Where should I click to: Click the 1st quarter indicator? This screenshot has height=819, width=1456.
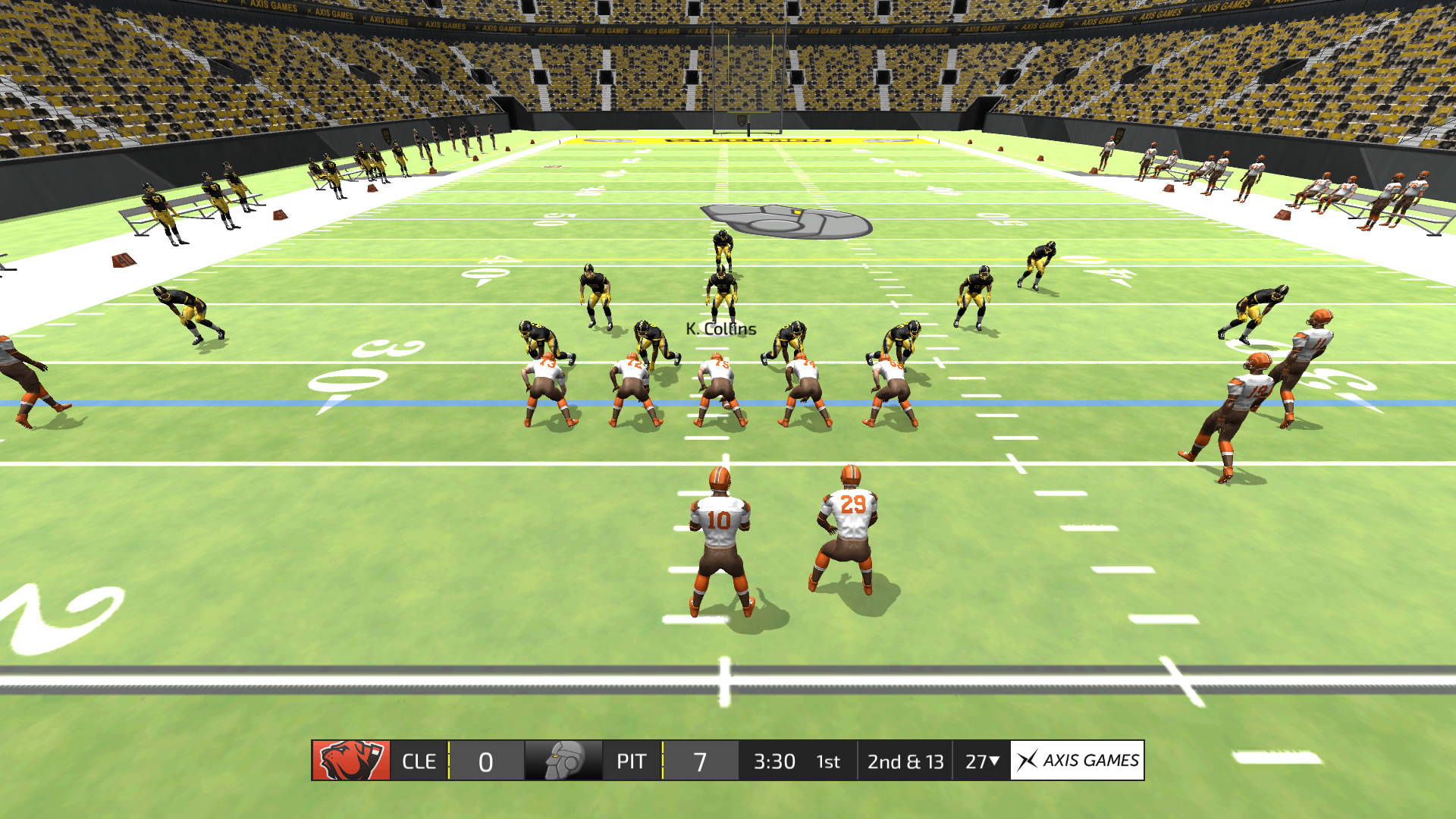click(827, 761)
